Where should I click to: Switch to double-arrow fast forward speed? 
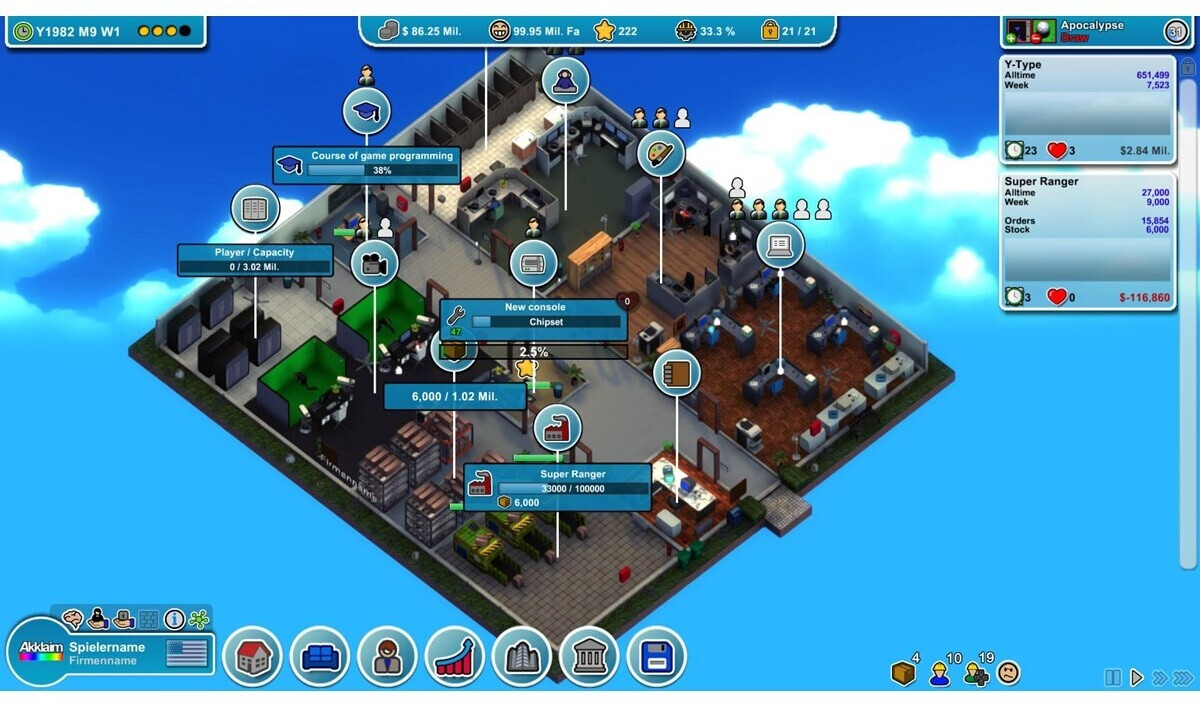(x=1160, y=678)
